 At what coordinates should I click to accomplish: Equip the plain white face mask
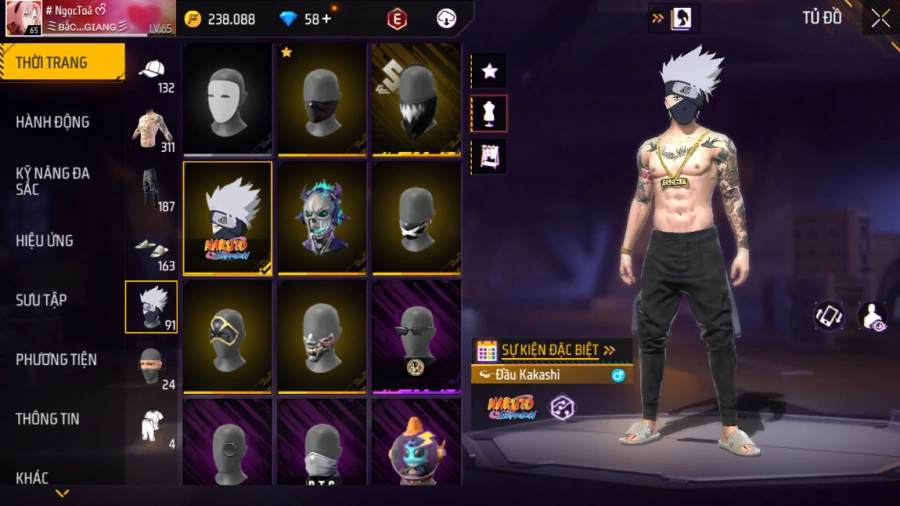228,98
